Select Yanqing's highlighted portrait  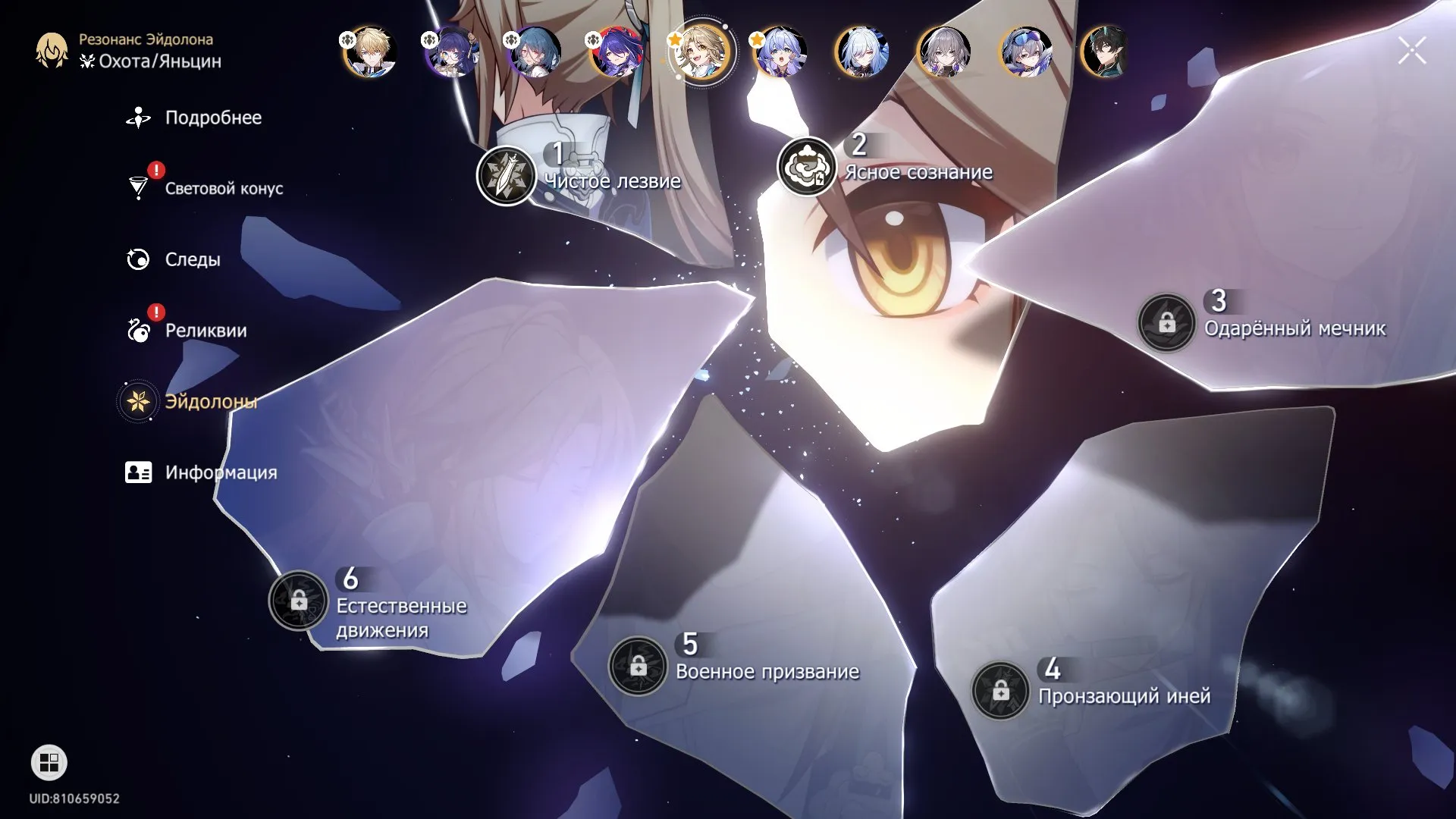click(x=703, y=53)
